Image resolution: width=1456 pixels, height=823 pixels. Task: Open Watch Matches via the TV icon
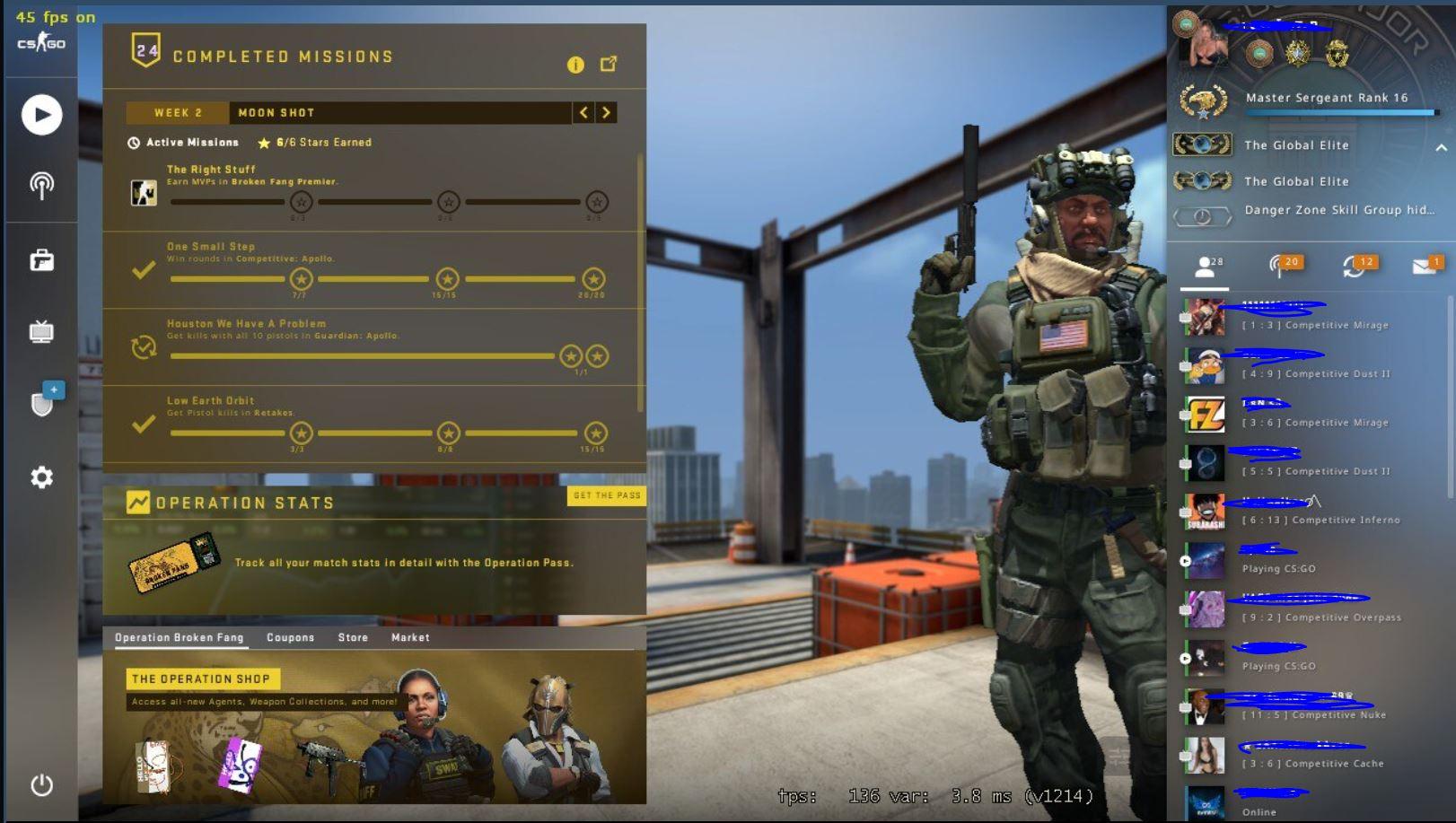click(x=40, y=331)
